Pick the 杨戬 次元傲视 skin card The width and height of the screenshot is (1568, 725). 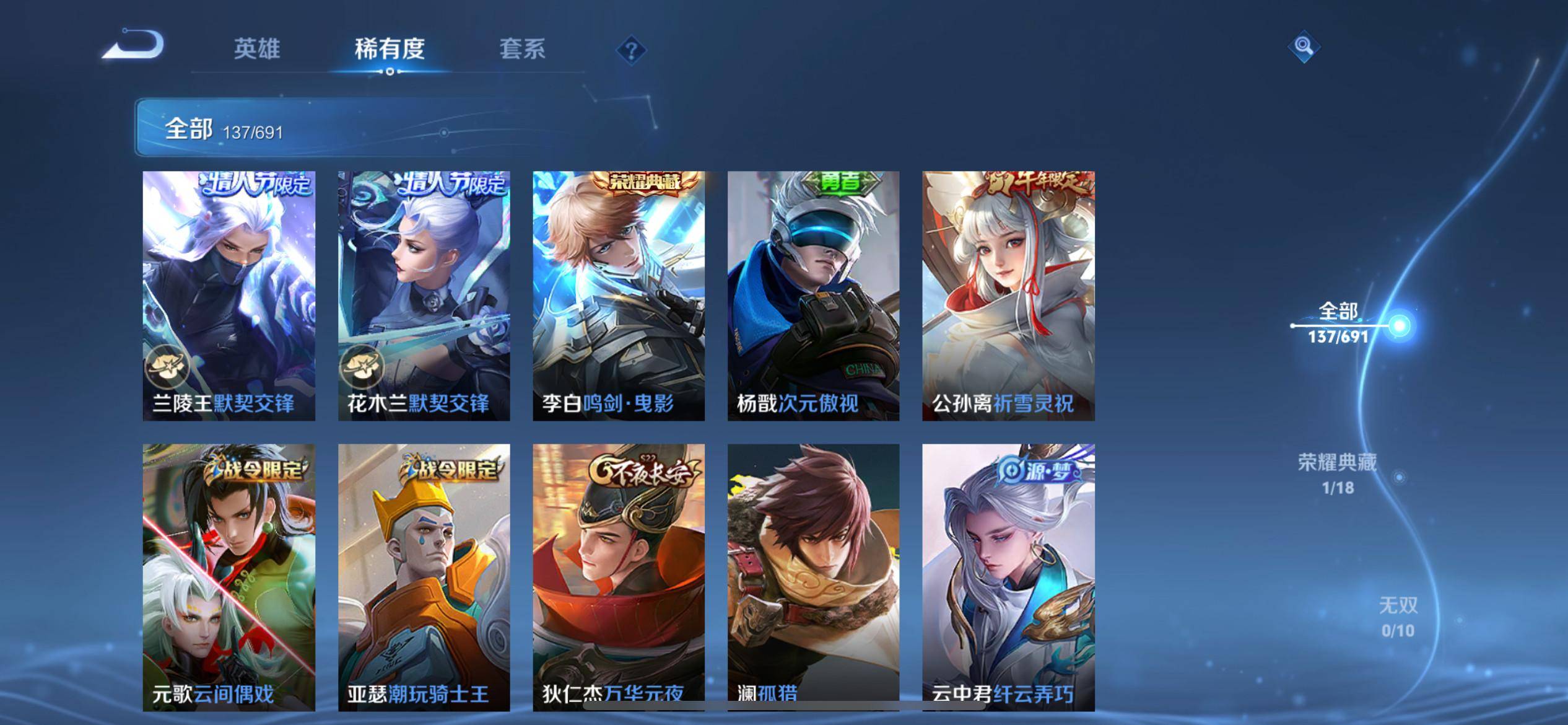click(813, 296)
